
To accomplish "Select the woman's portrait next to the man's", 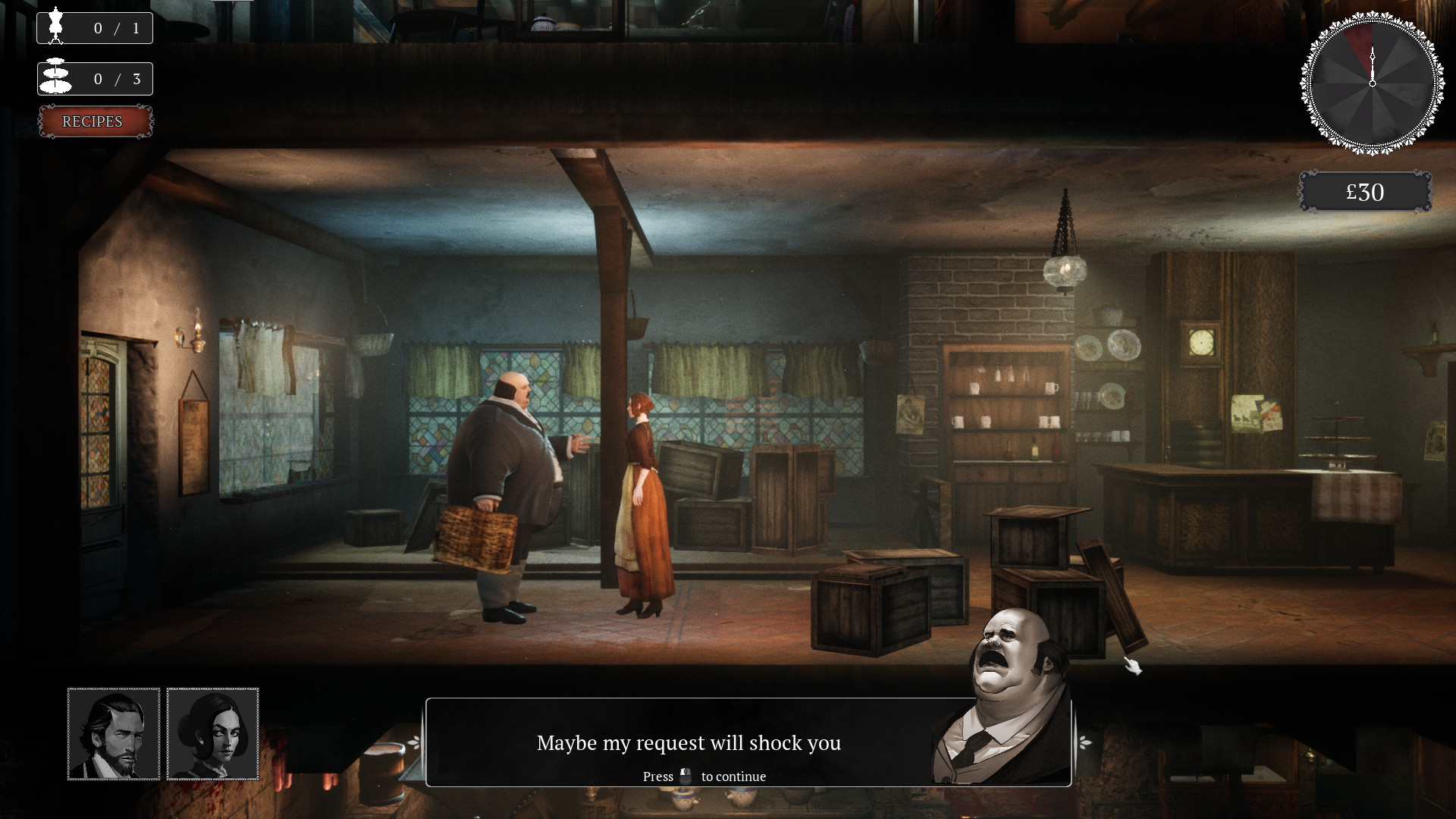I will 213,734.
